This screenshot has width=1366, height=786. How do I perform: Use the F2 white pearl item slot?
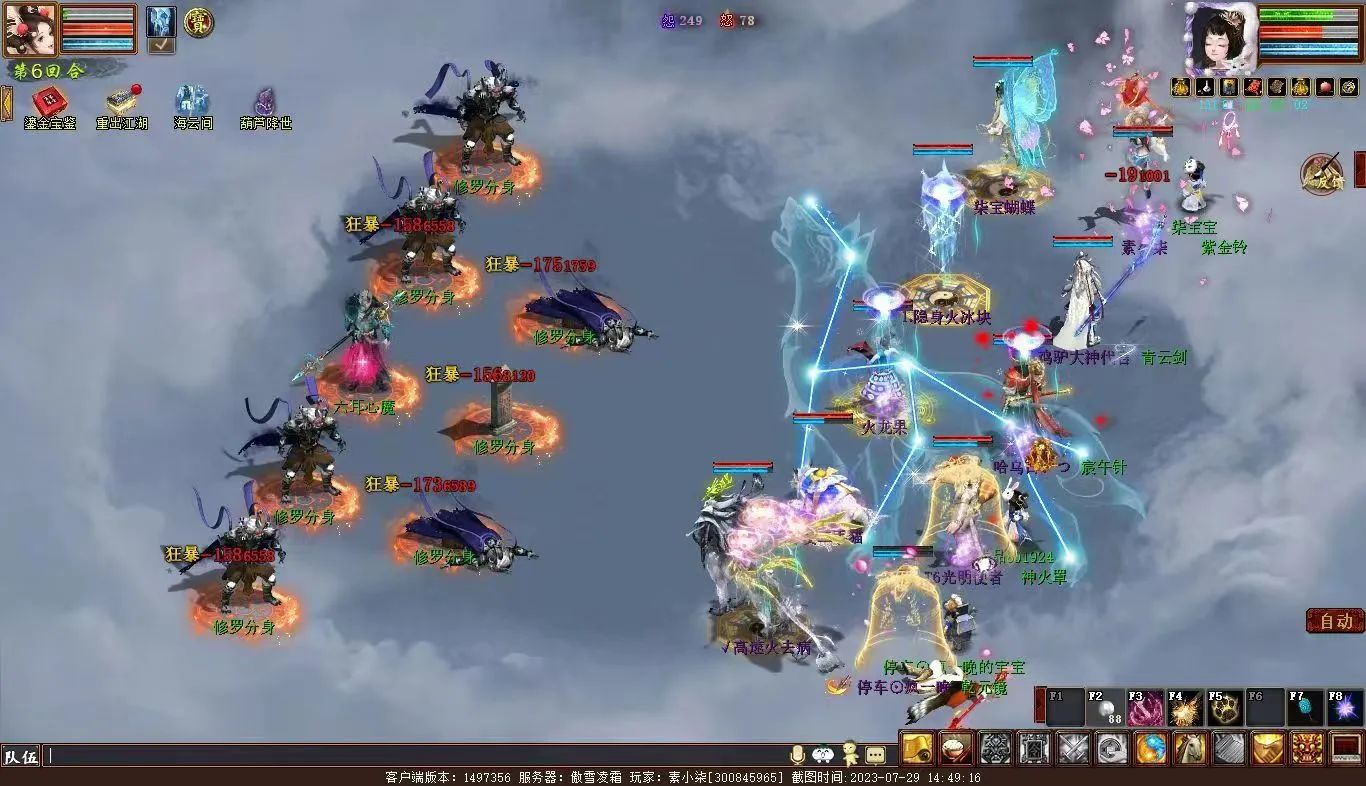(1106, 708)
